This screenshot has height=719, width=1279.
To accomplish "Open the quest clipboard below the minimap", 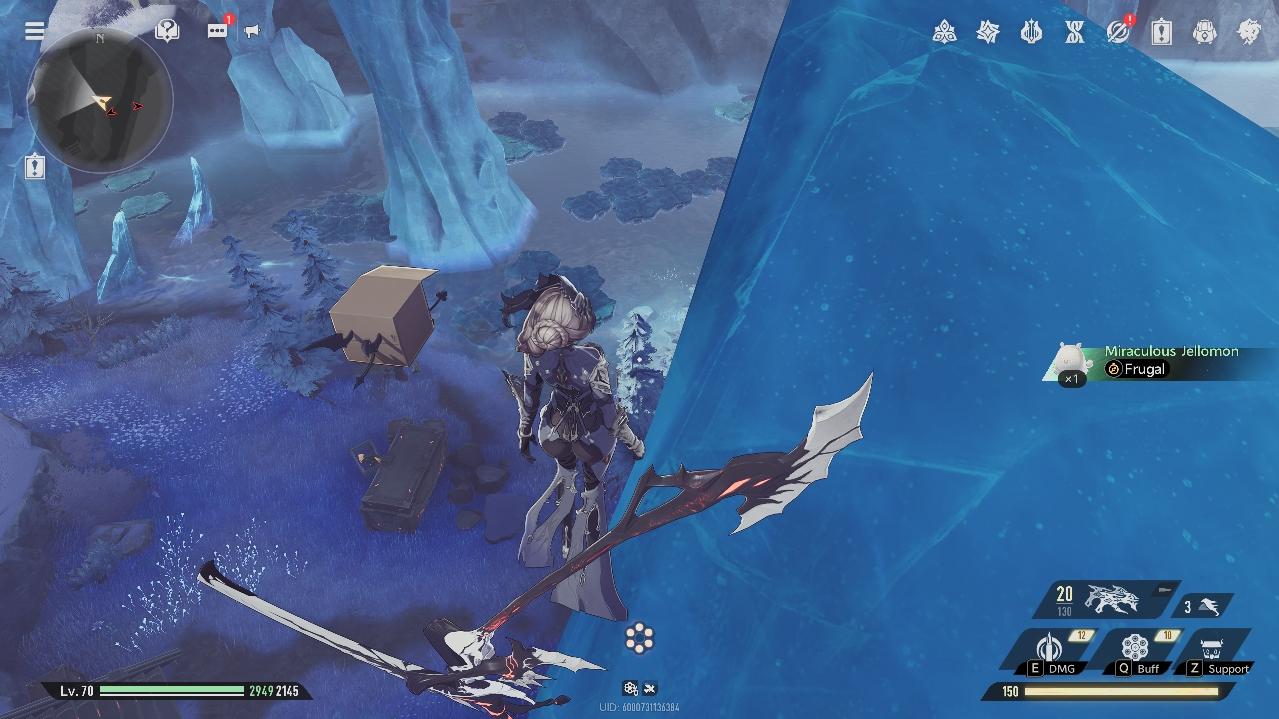I will 35,167.
